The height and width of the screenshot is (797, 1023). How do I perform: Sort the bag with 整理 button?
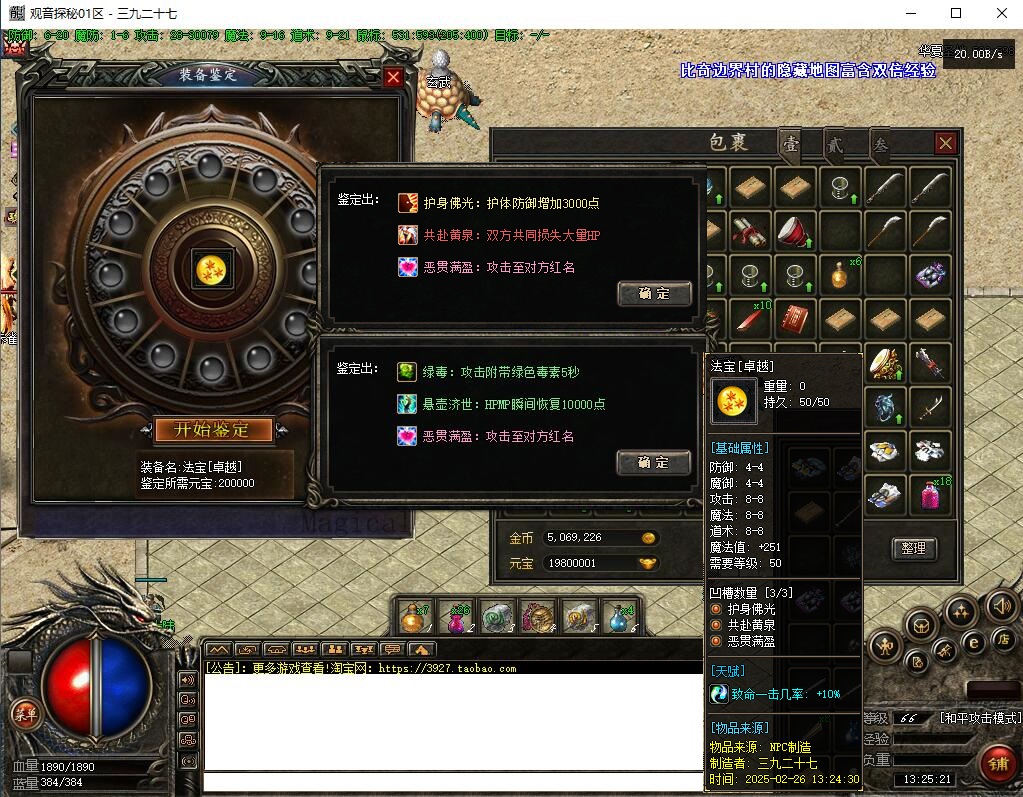[913, 548]
